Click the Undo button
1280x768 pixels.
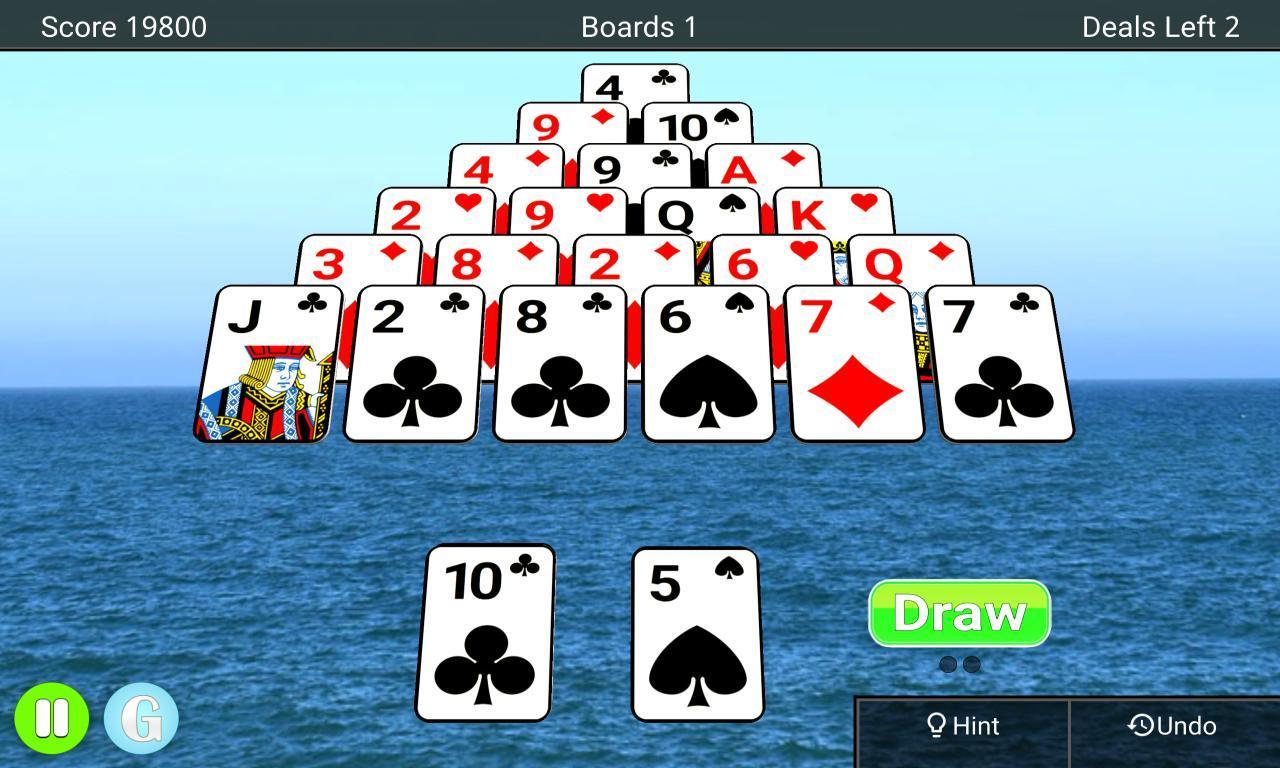(1173, 726)
